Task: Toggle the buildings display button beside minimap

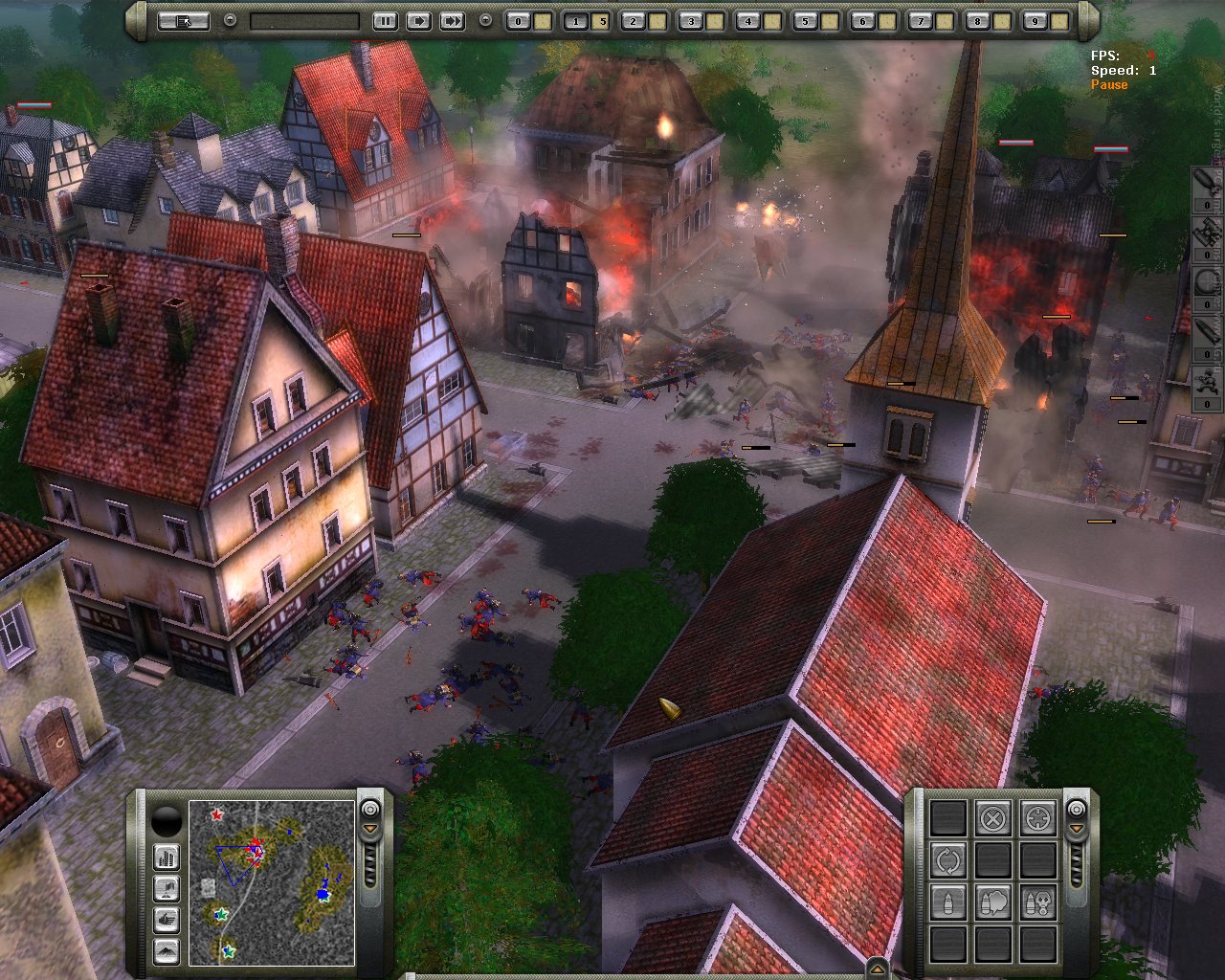Action: pyautogui.click(x=167, y=857)
